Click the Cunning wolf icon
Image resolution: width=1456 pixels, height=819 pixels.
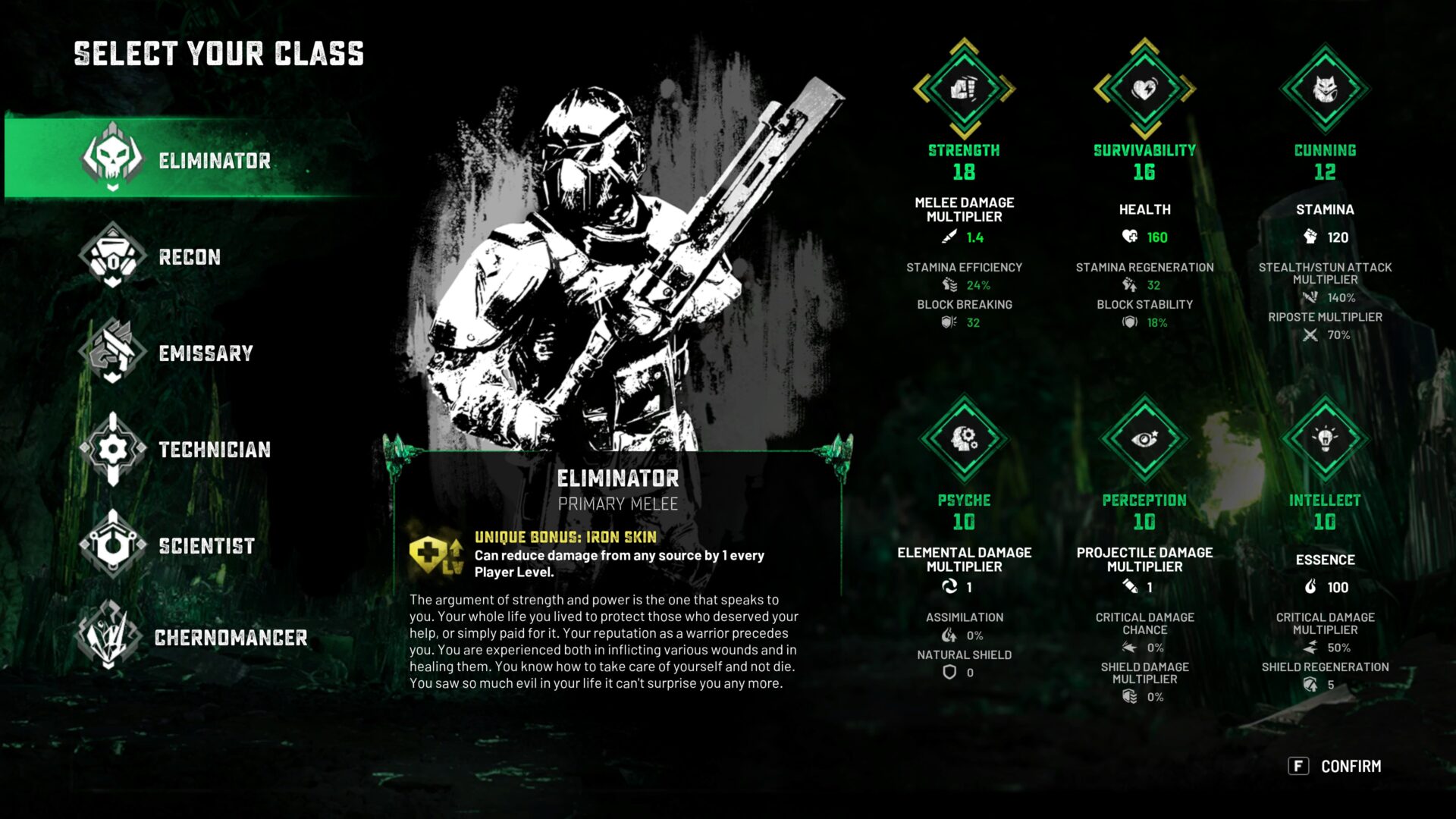click(x=1325, y=89)
